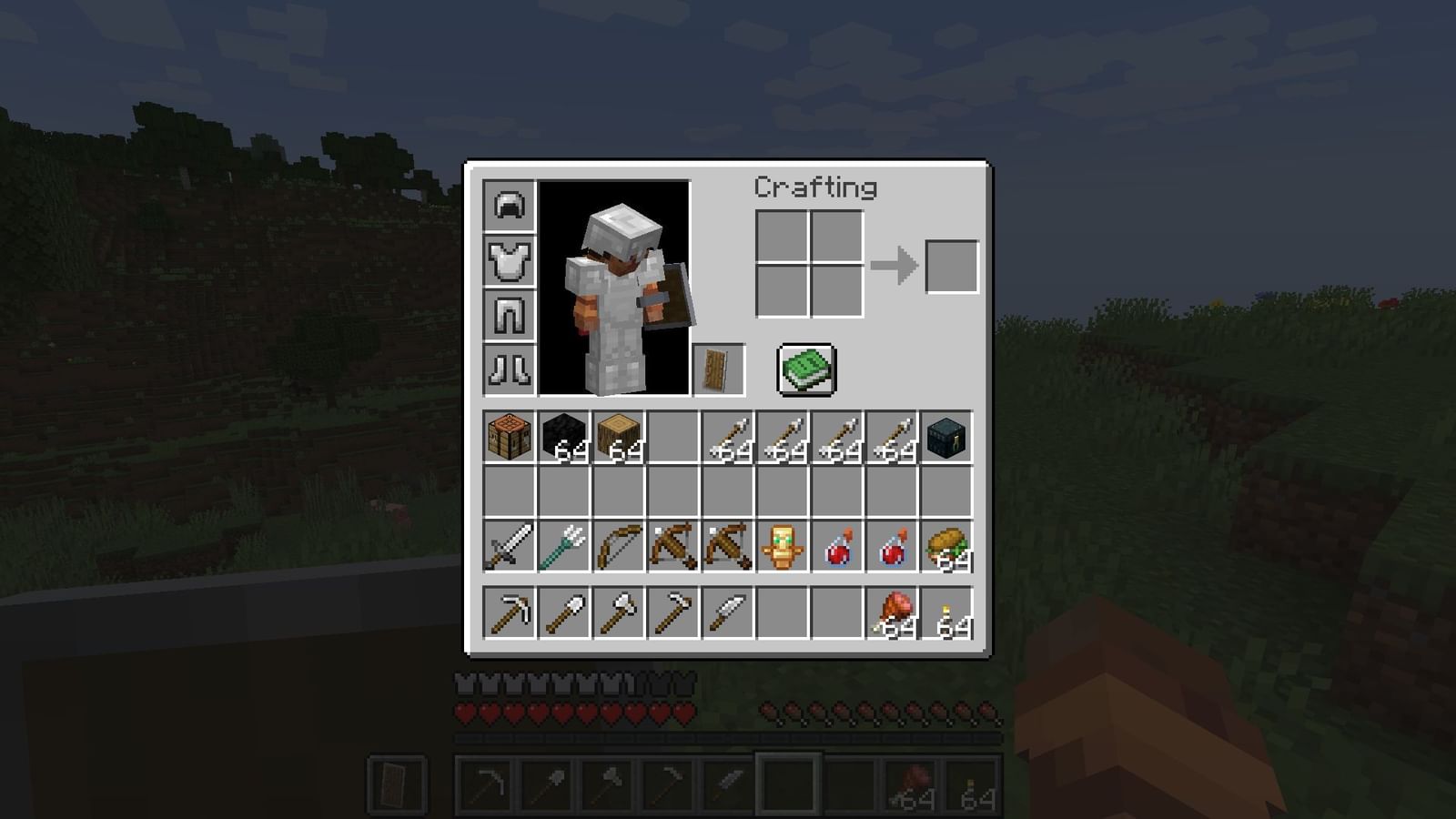Click the helmet armor slot
The image size is (1456, 819).
click(x=508, y=207)
